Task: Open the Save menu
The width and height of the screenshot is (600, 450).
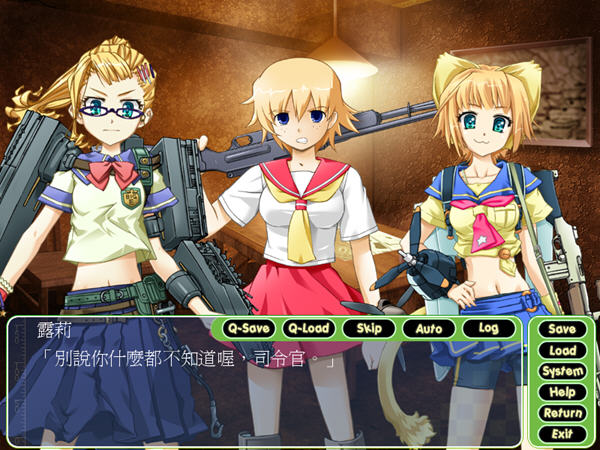Action: coord(562,329)
